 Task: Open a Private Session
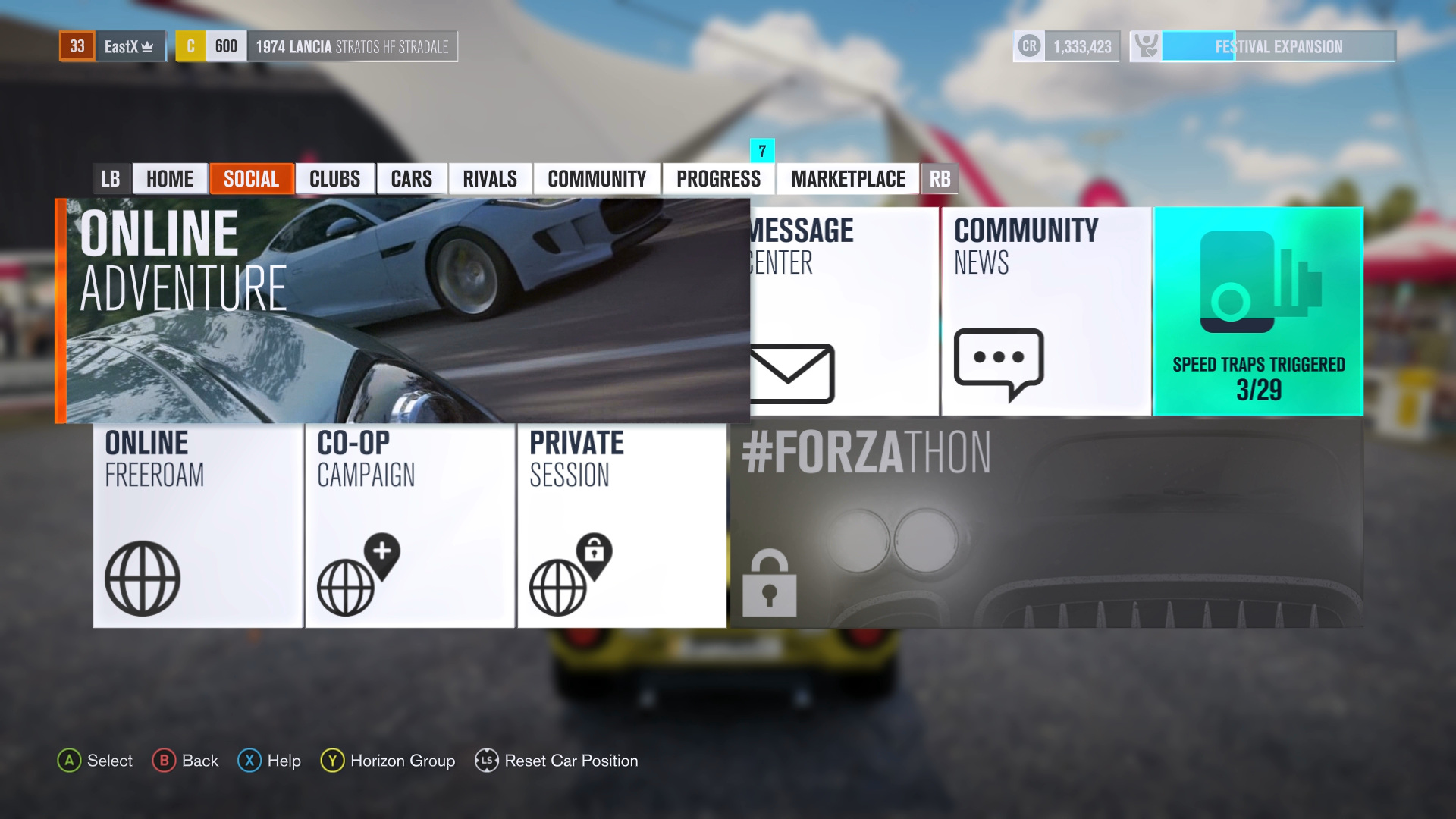click(x=622, y=525)
